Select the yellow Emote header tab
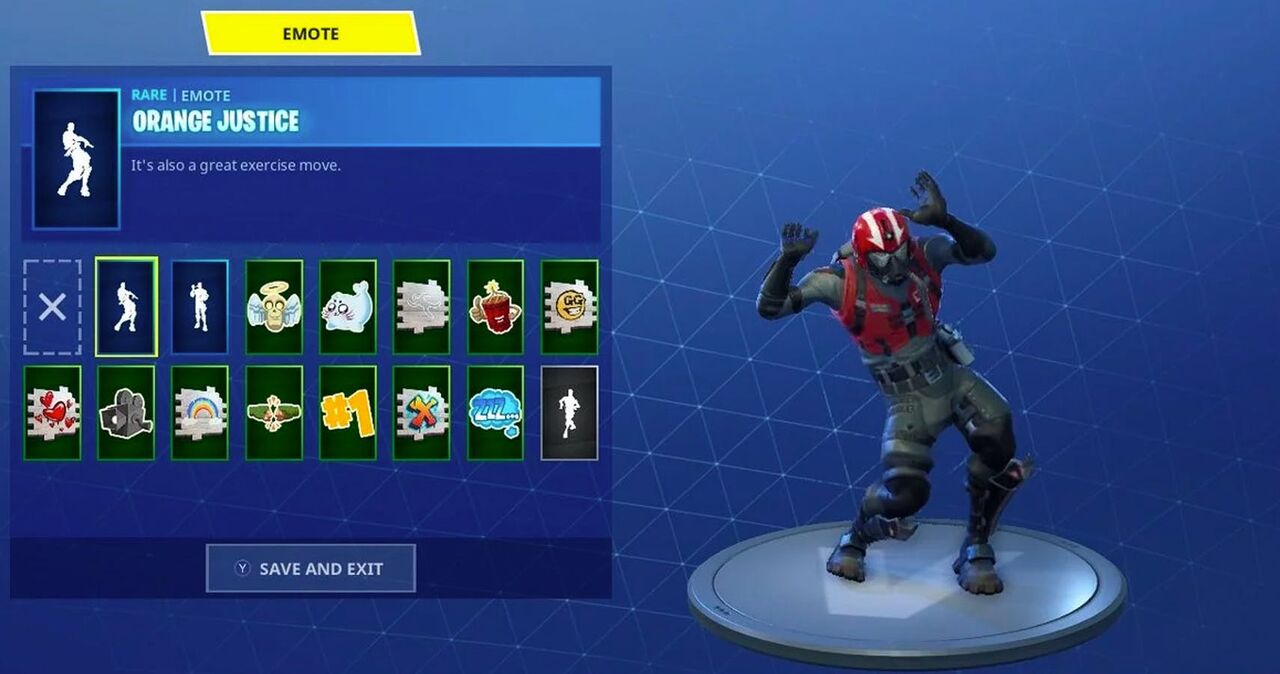 [x=310, y=33]
